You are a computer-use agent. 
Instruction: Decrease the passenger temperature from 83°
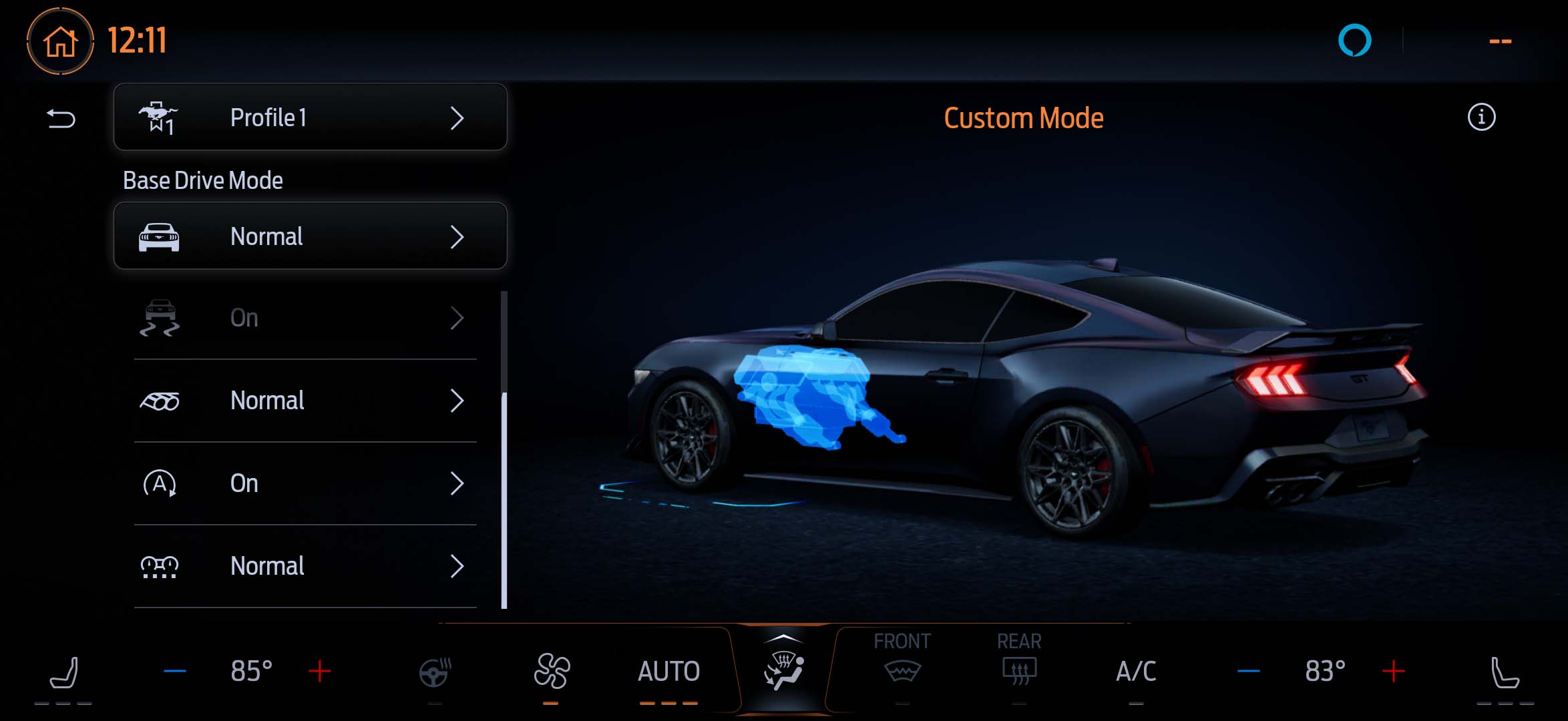[x=1248, y=671]
